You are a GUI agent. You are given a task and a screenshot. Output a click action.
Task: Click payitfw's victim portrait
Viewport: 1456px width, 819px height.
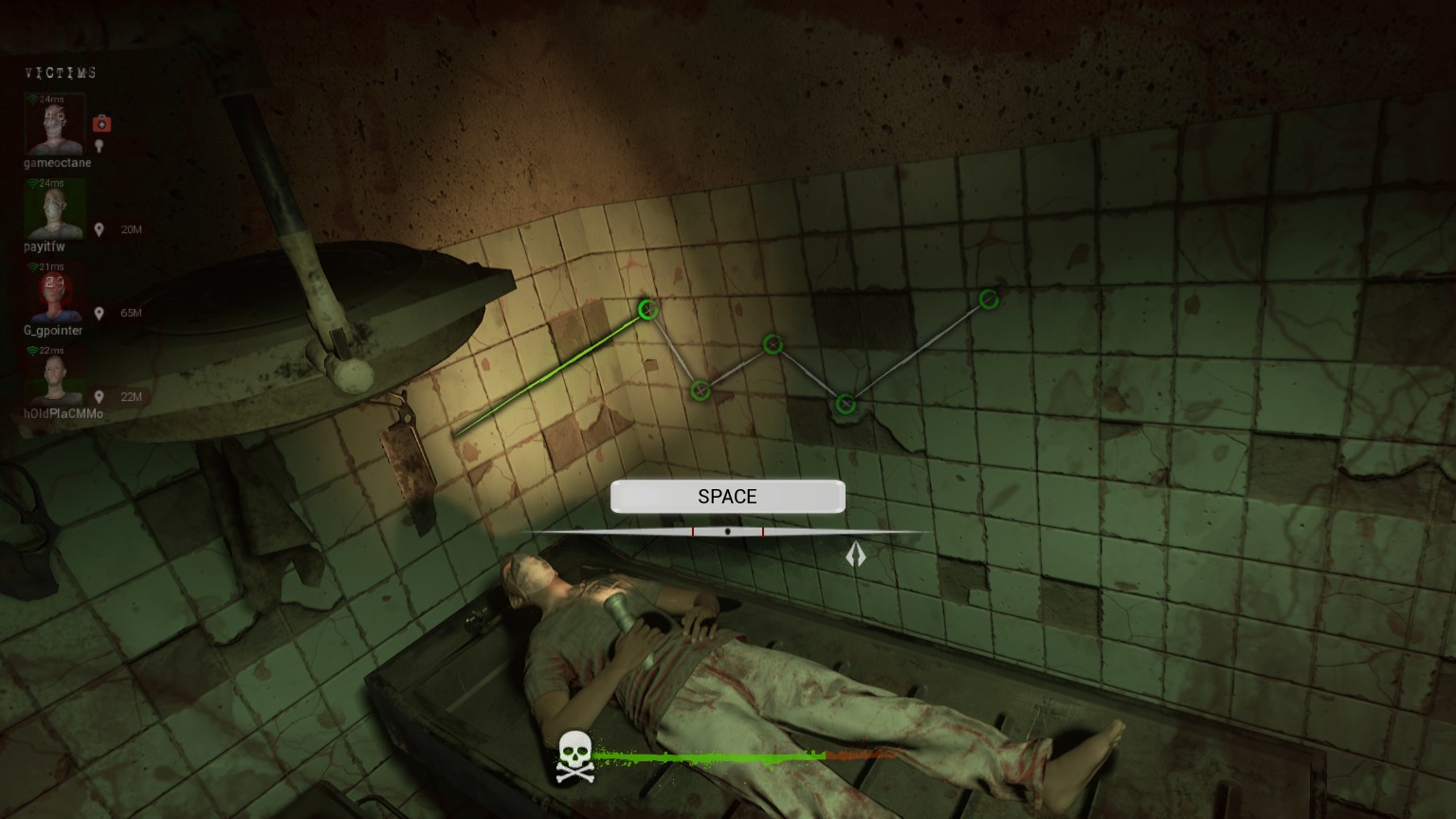55,210
